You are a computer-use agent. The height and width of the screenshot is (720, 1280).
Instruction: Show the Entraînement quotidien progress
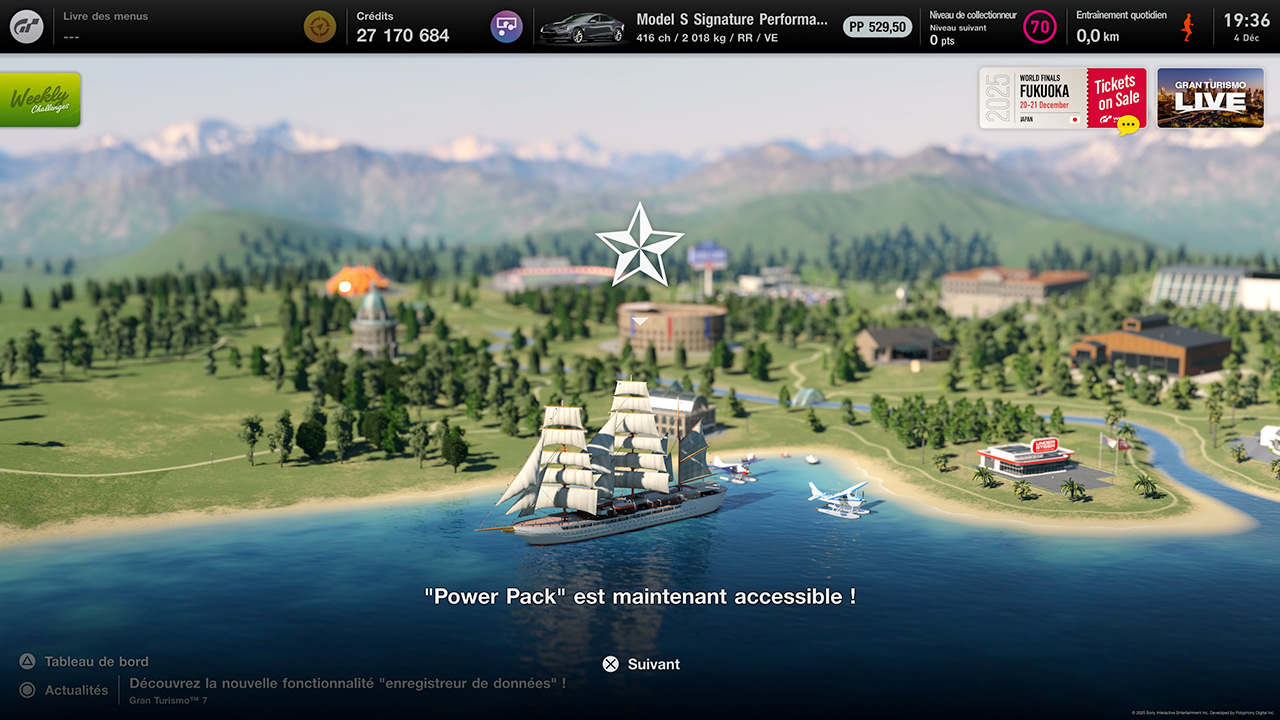point(1135,27)
